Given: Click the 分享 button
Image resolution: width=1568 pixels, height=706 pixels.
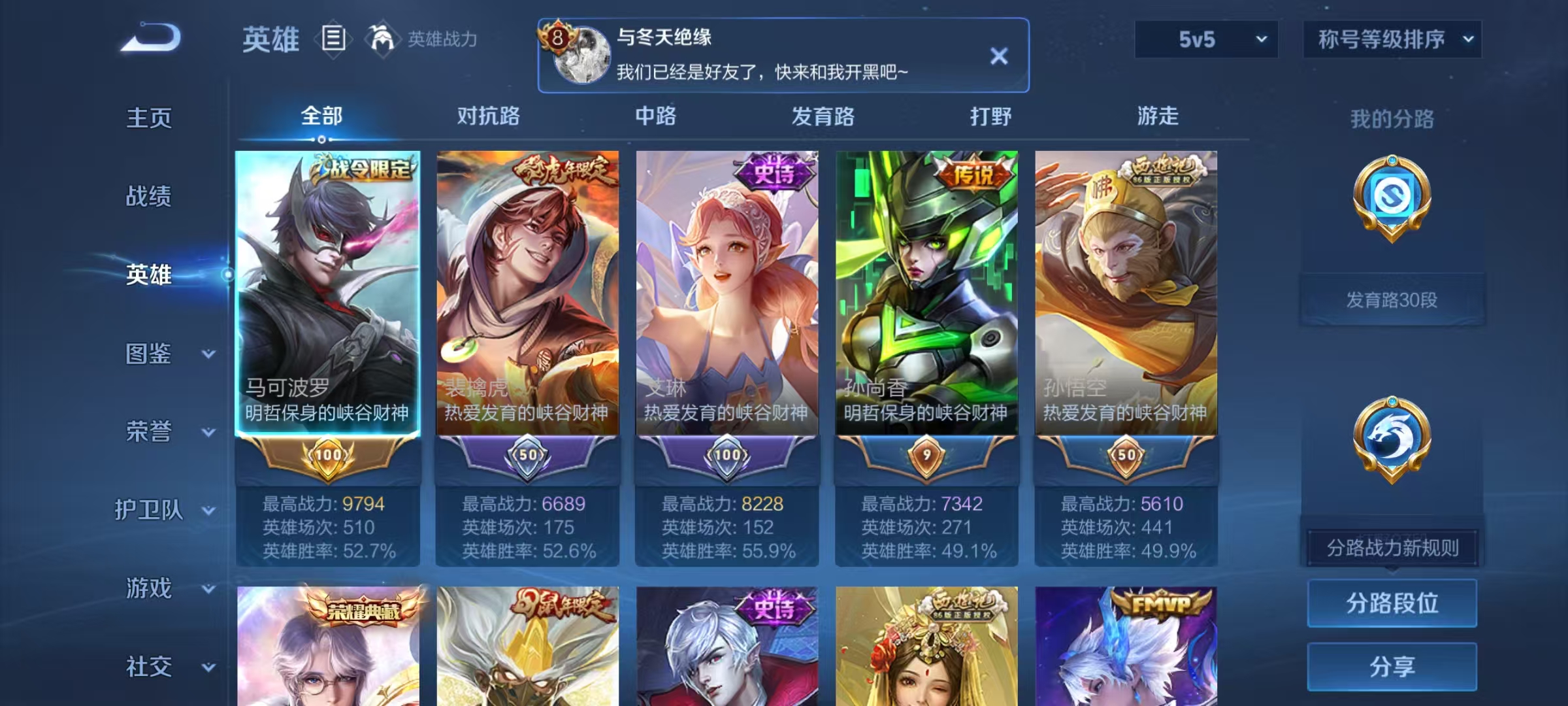Looking at the screenshot, I should point(1392,666).
